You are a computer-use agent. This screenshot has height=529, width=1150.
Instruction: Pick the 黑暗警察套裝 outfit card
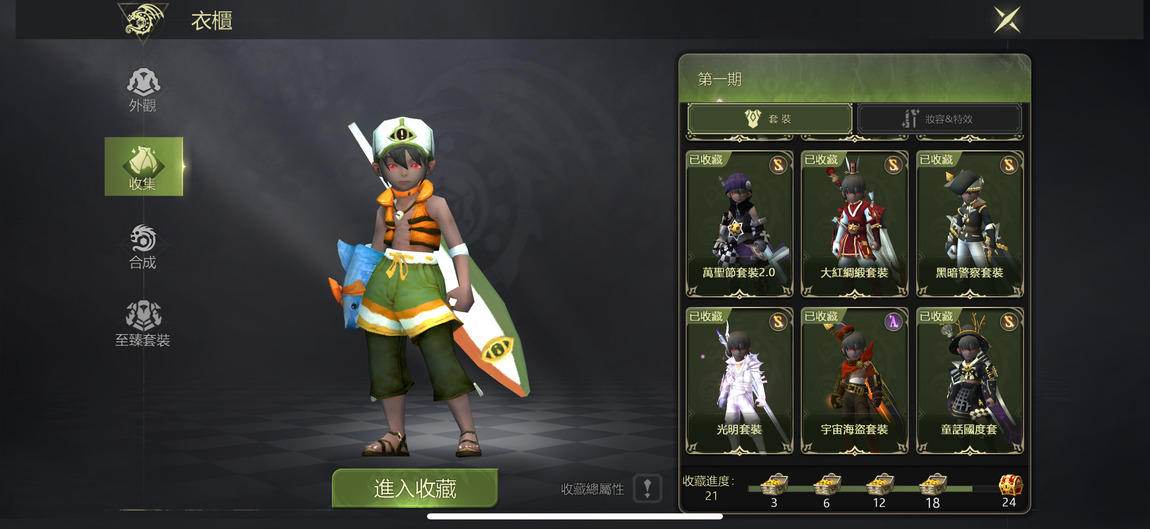[969, 223]
